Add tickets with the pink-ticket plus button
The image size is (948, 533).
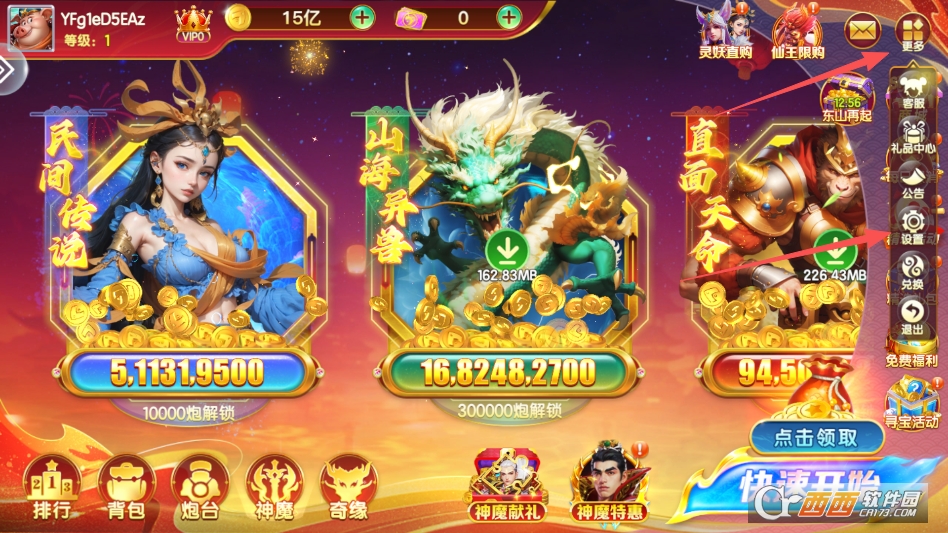(x=509, y=17)
